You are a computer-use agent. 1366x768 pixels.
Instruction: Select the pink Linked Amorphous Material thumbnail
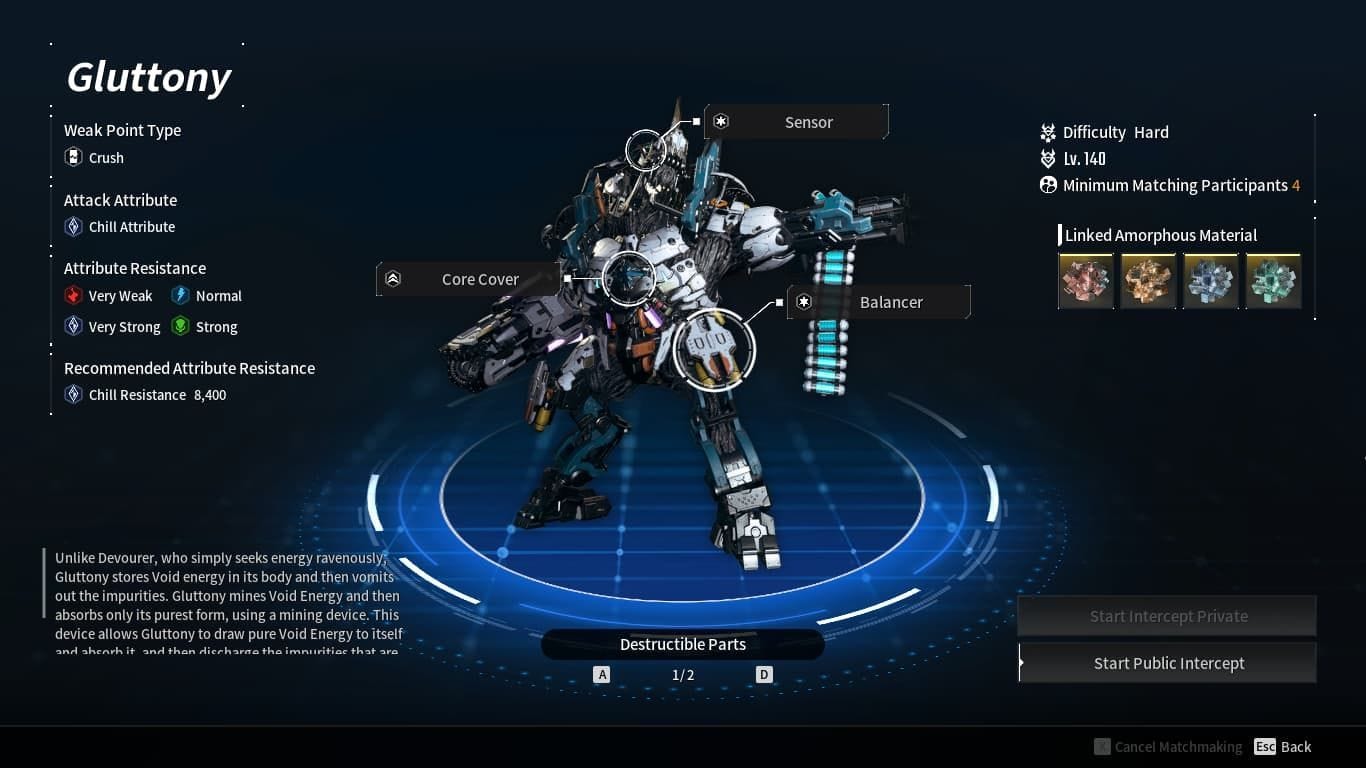(x=1086, y=281)
